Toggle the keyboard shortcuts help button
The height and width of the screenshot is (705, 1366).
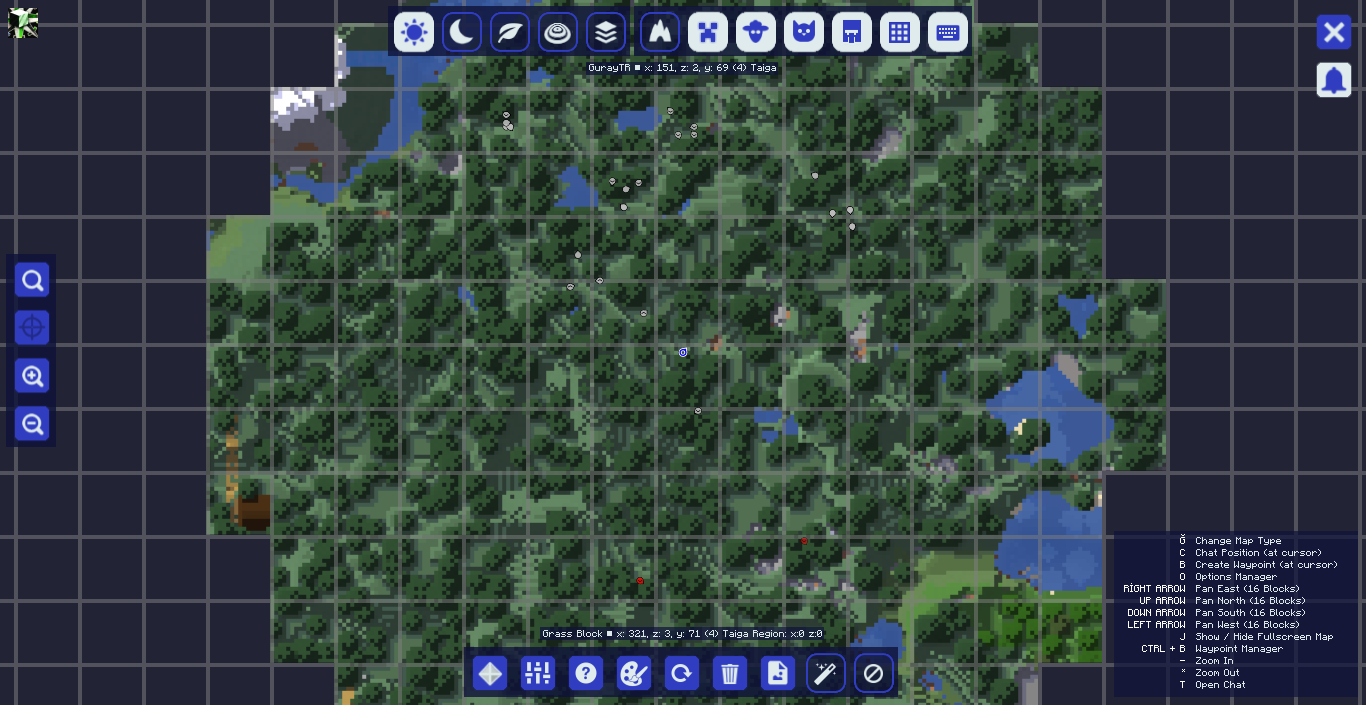click(947, 32)
